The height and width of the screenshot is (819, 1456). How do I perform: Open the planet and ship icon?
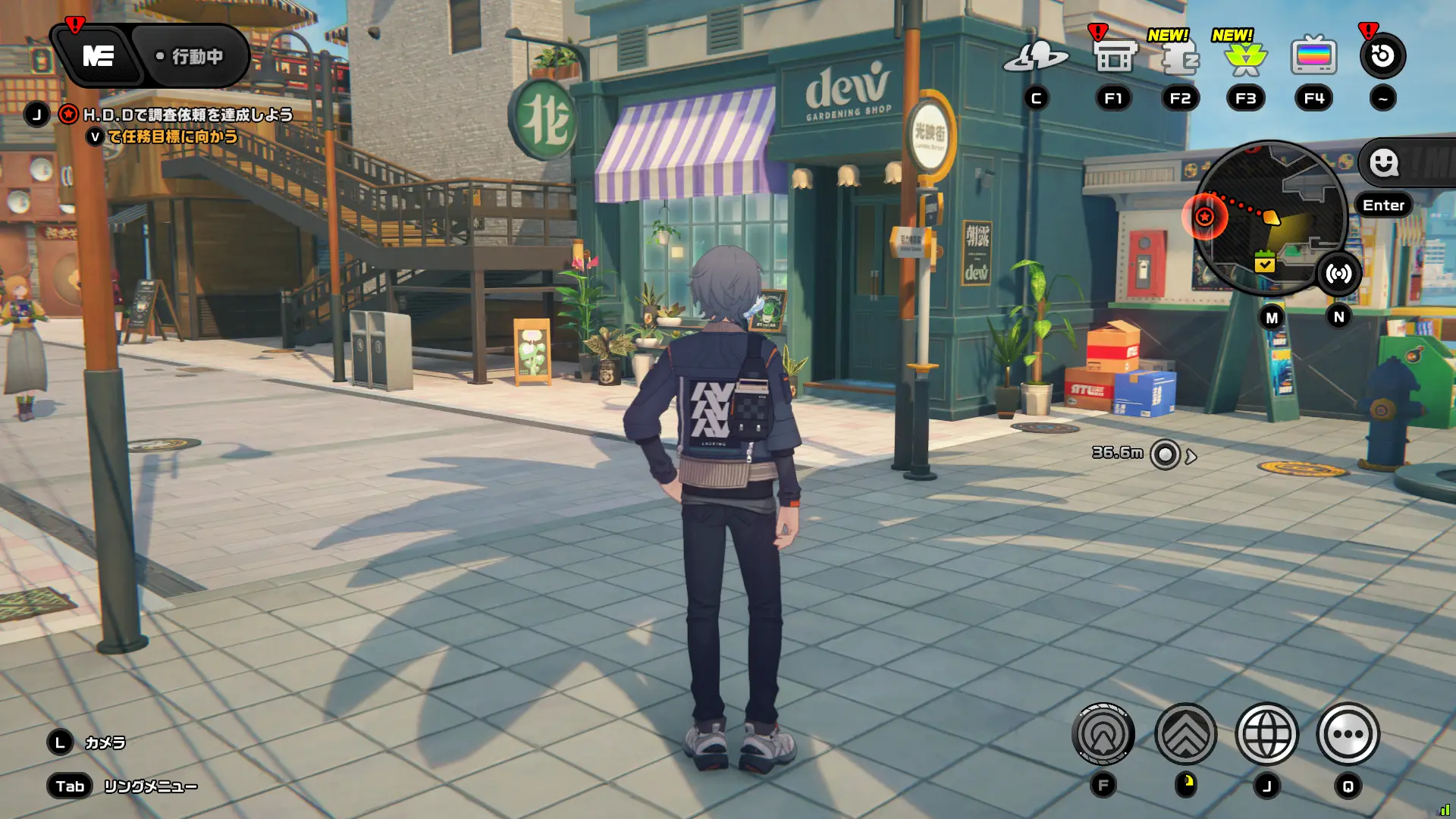(x=1035, y=57)
